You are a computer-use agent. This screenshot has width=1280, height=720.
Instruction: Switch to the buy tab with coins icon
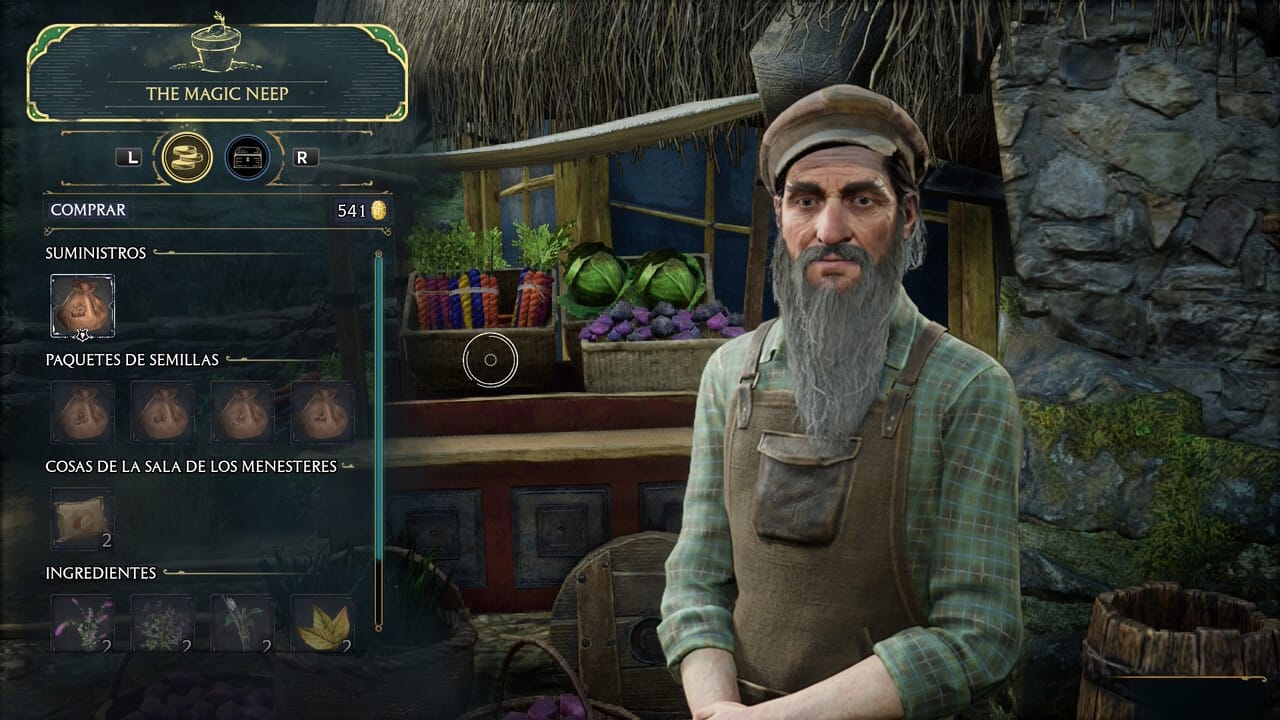coord(187,157)
